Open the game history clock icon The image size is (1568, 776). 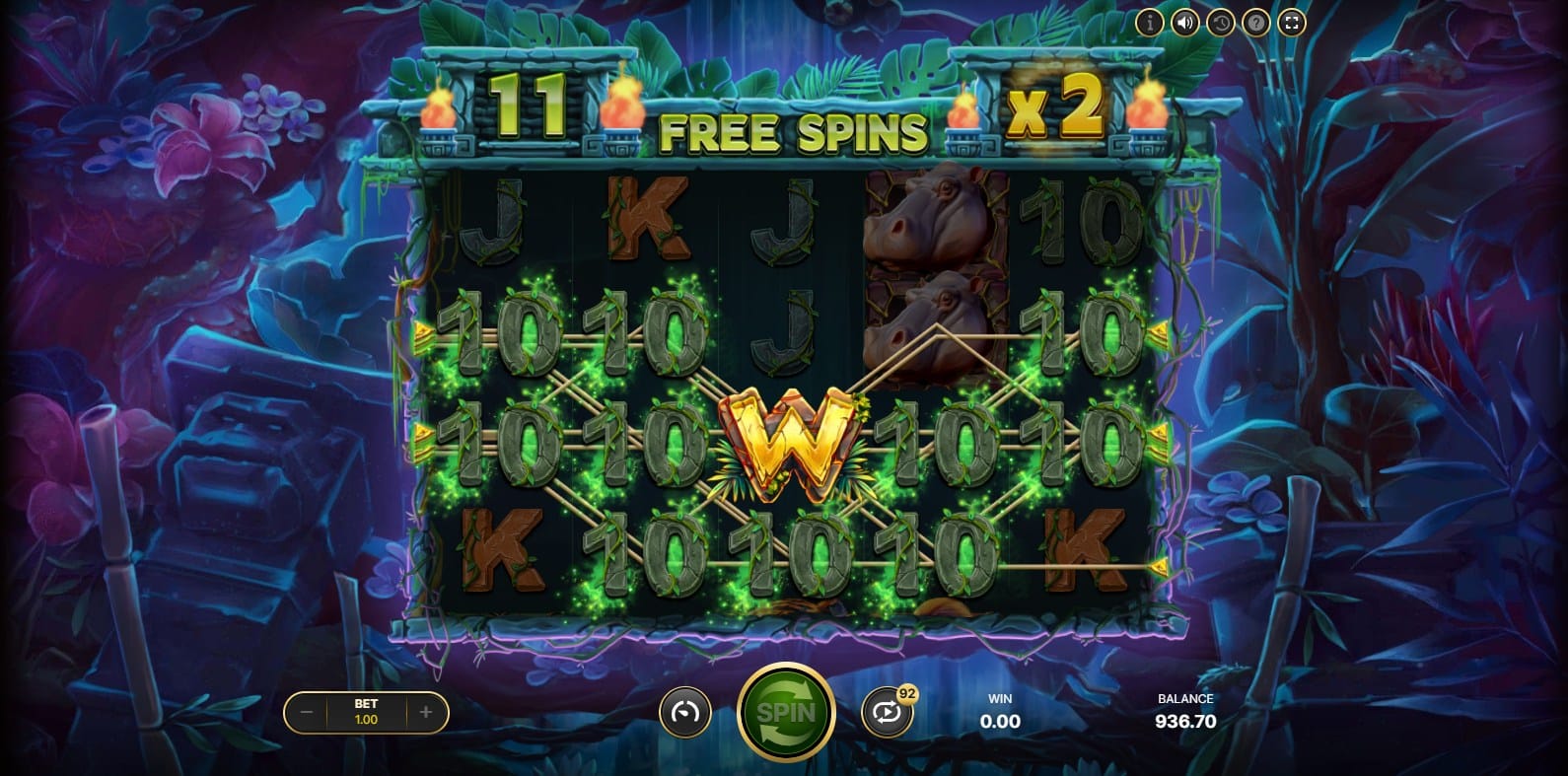[1221, 23]
